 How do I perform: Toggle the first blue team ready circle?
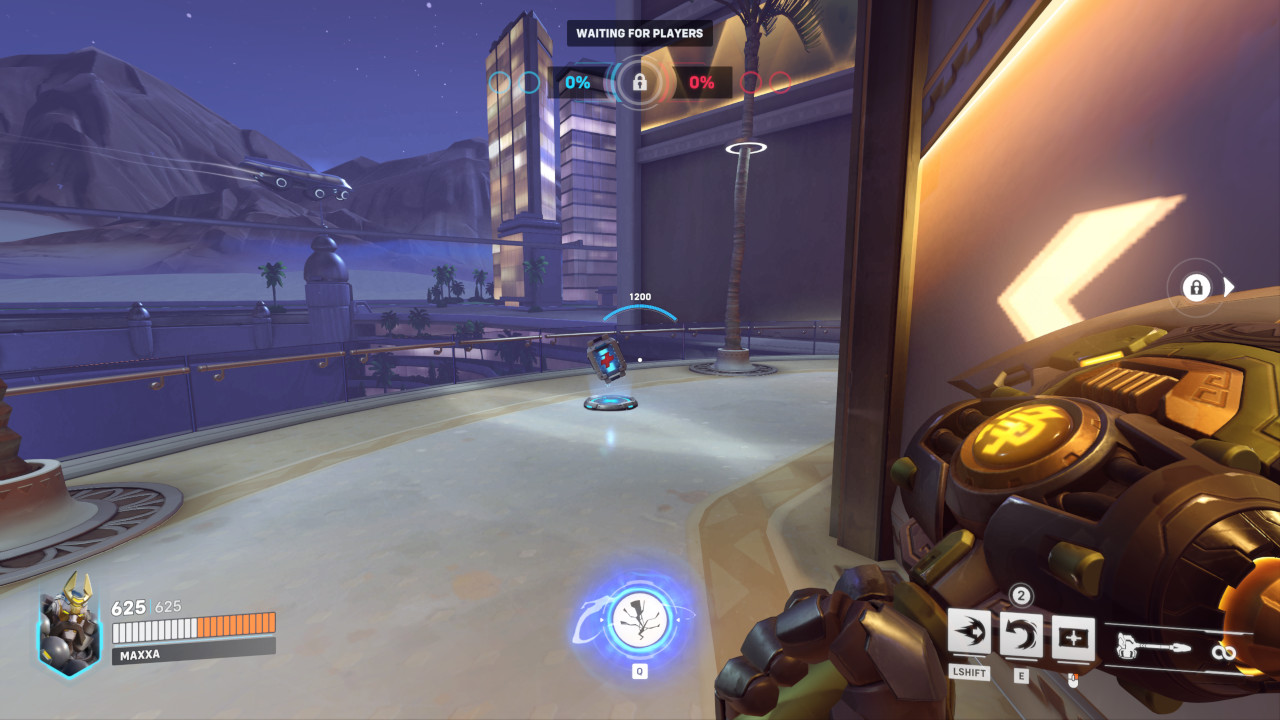coord(497,83)
